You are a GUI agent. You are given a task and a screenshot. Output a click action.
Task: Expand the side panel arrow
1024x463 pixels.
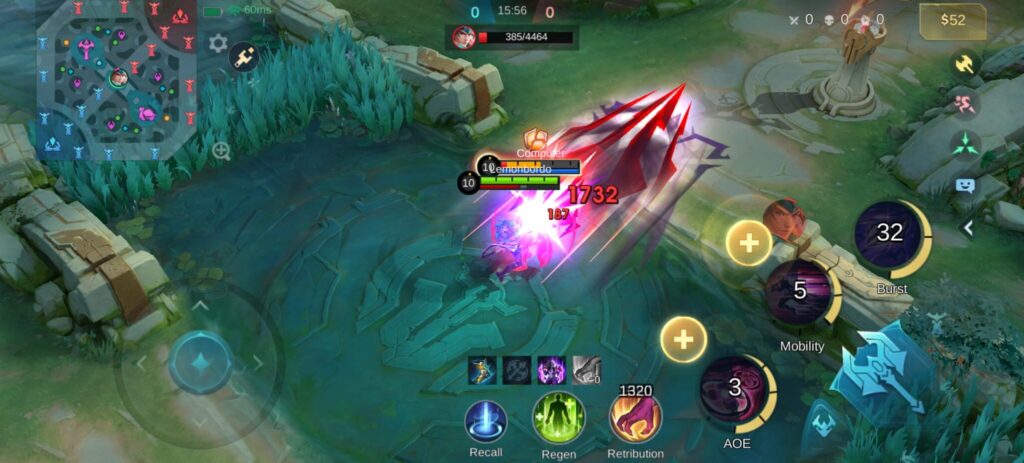click(x=967, y=228)
